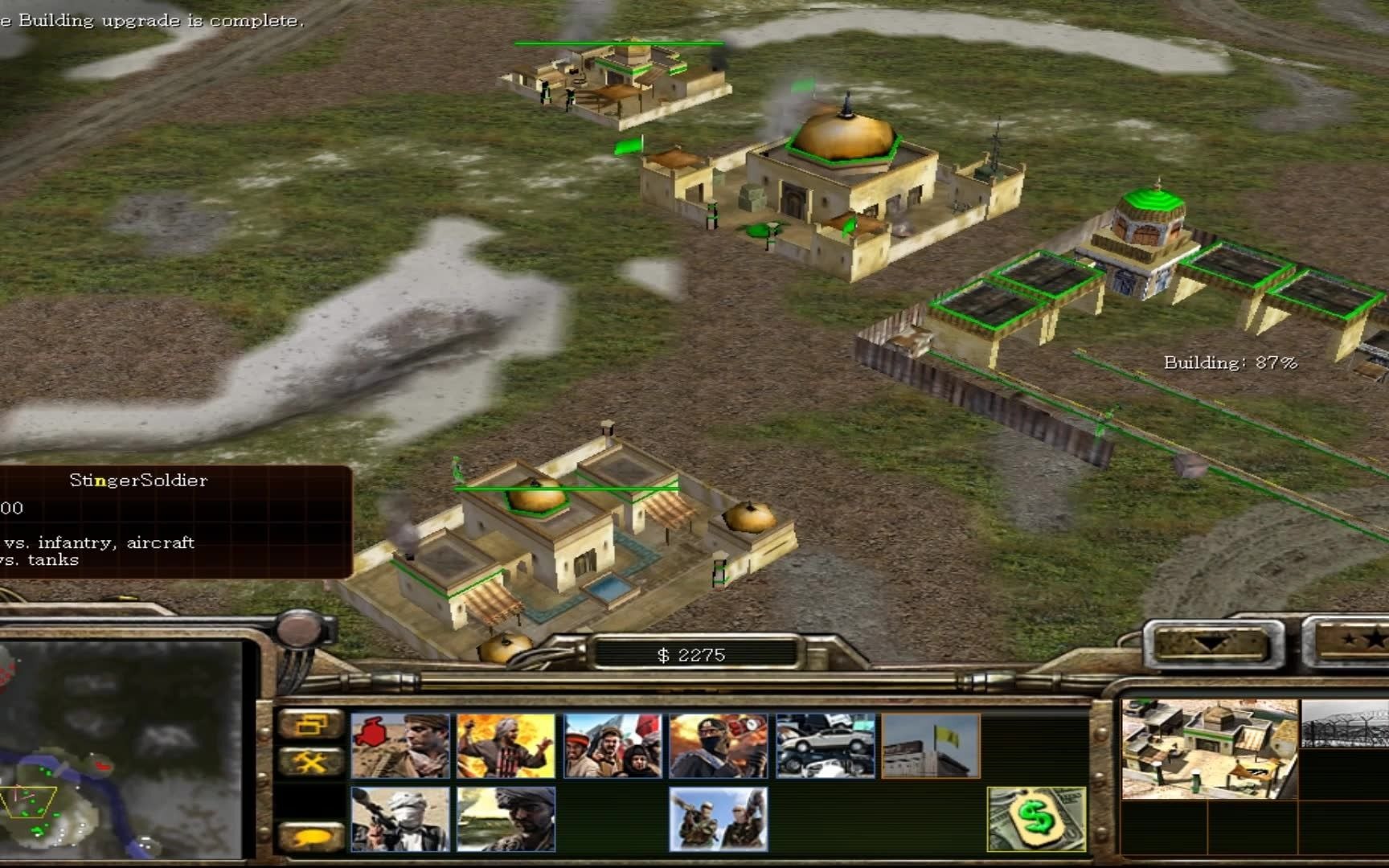Click the selected barracks portrait
1389x868 pixels.
pyautogui.click(x=1209, y=749)
